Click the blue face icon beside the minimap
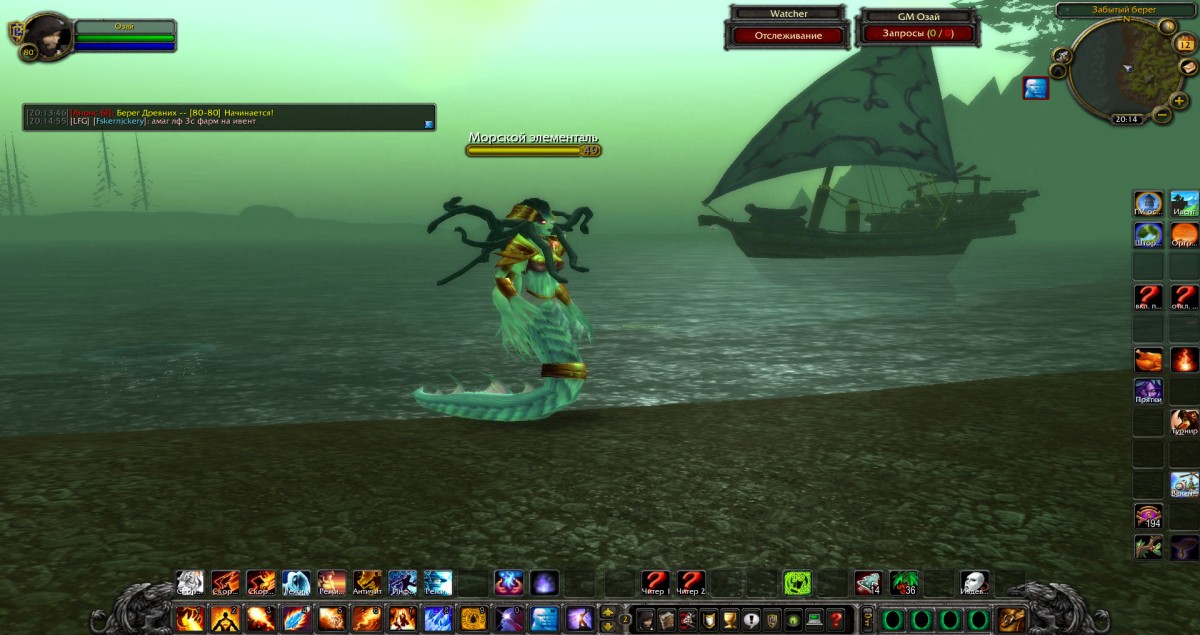The image size is (1200, 635). [x=1035, y=89]
